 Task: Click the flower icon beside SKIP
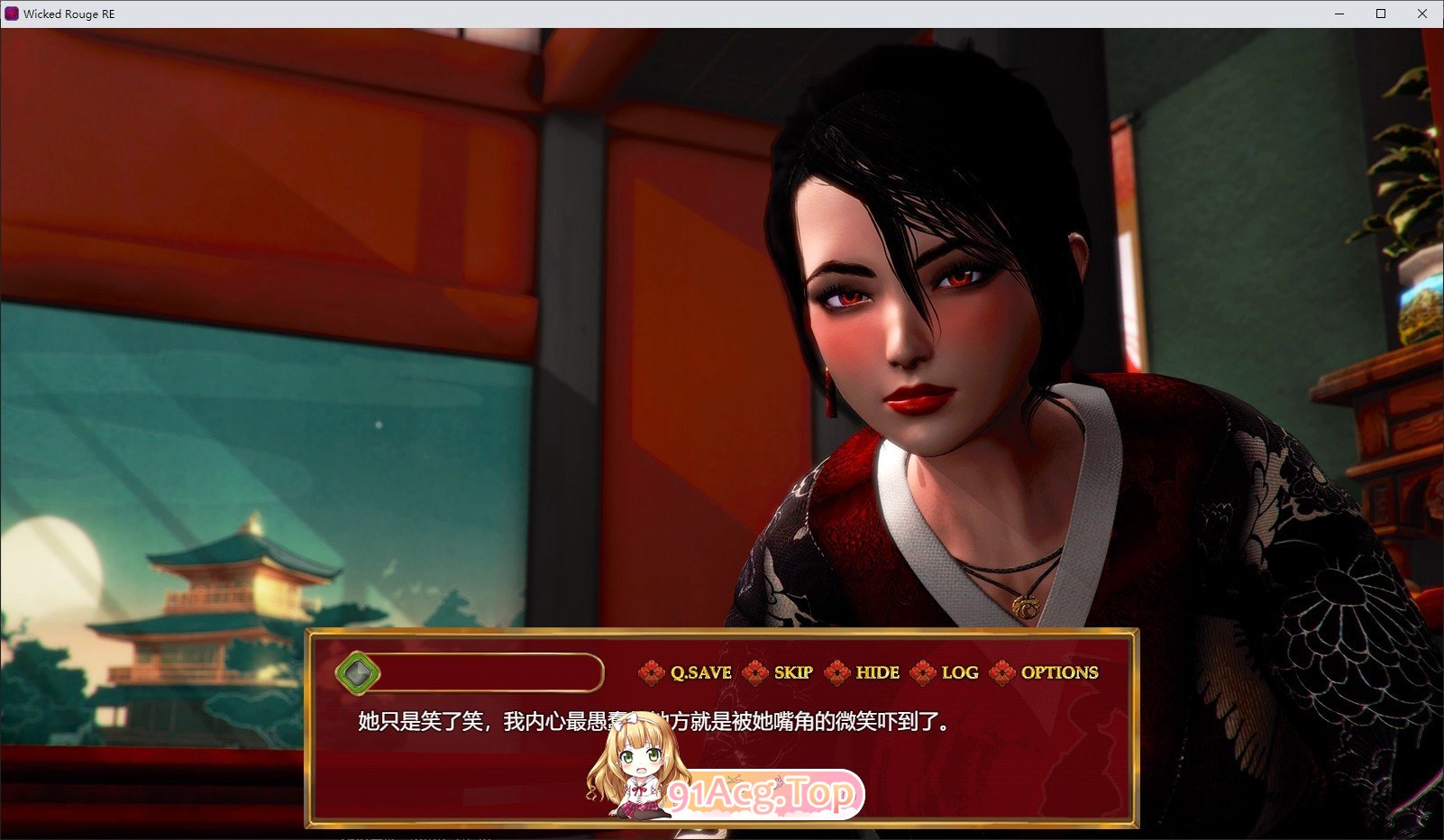coord(754,672)
